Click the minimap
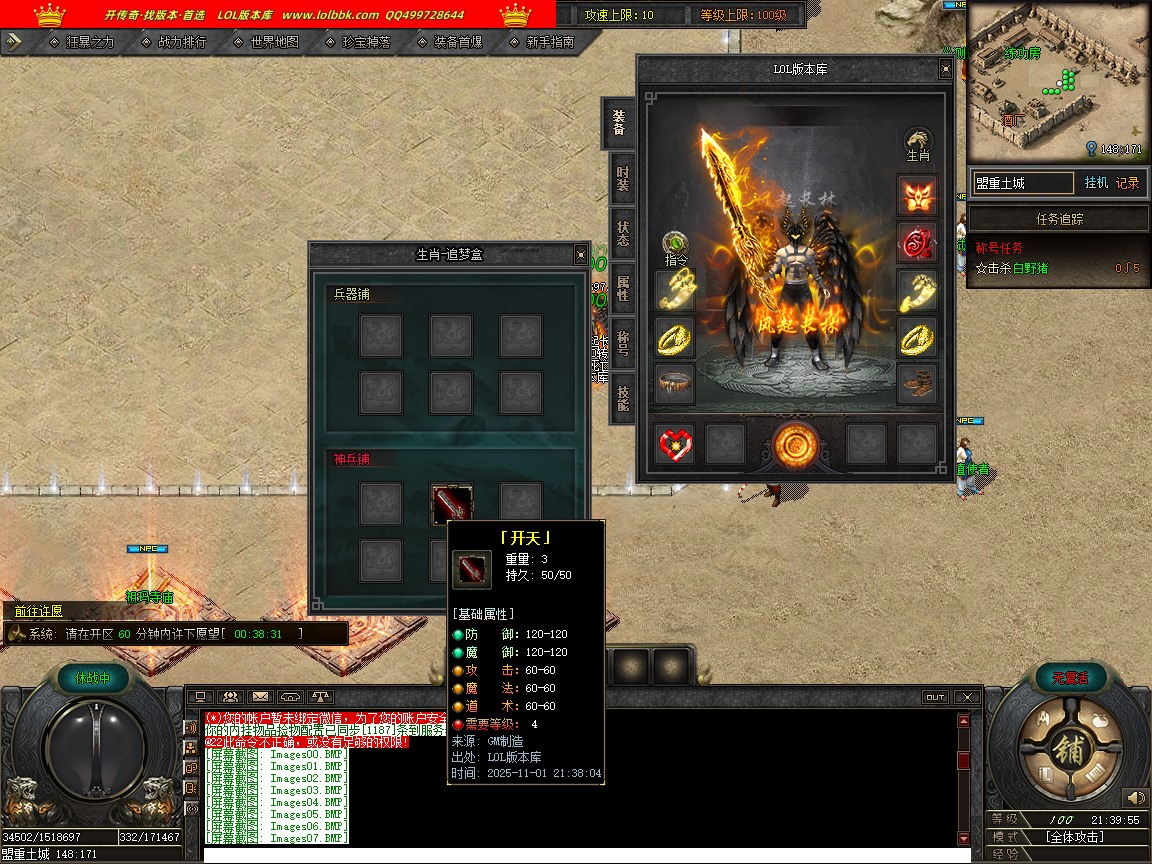1152x864 pixels. (1058, 80)
